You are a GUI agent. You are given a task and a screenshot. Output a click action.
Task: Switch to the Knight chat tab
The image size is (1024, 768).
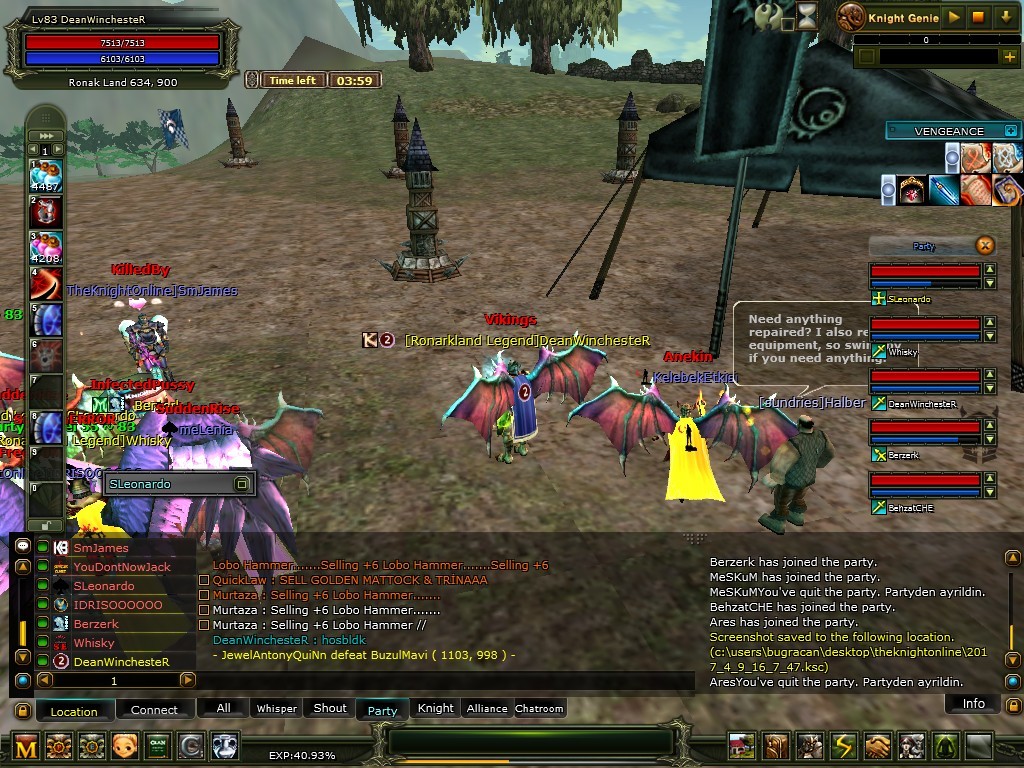point(435,708)
